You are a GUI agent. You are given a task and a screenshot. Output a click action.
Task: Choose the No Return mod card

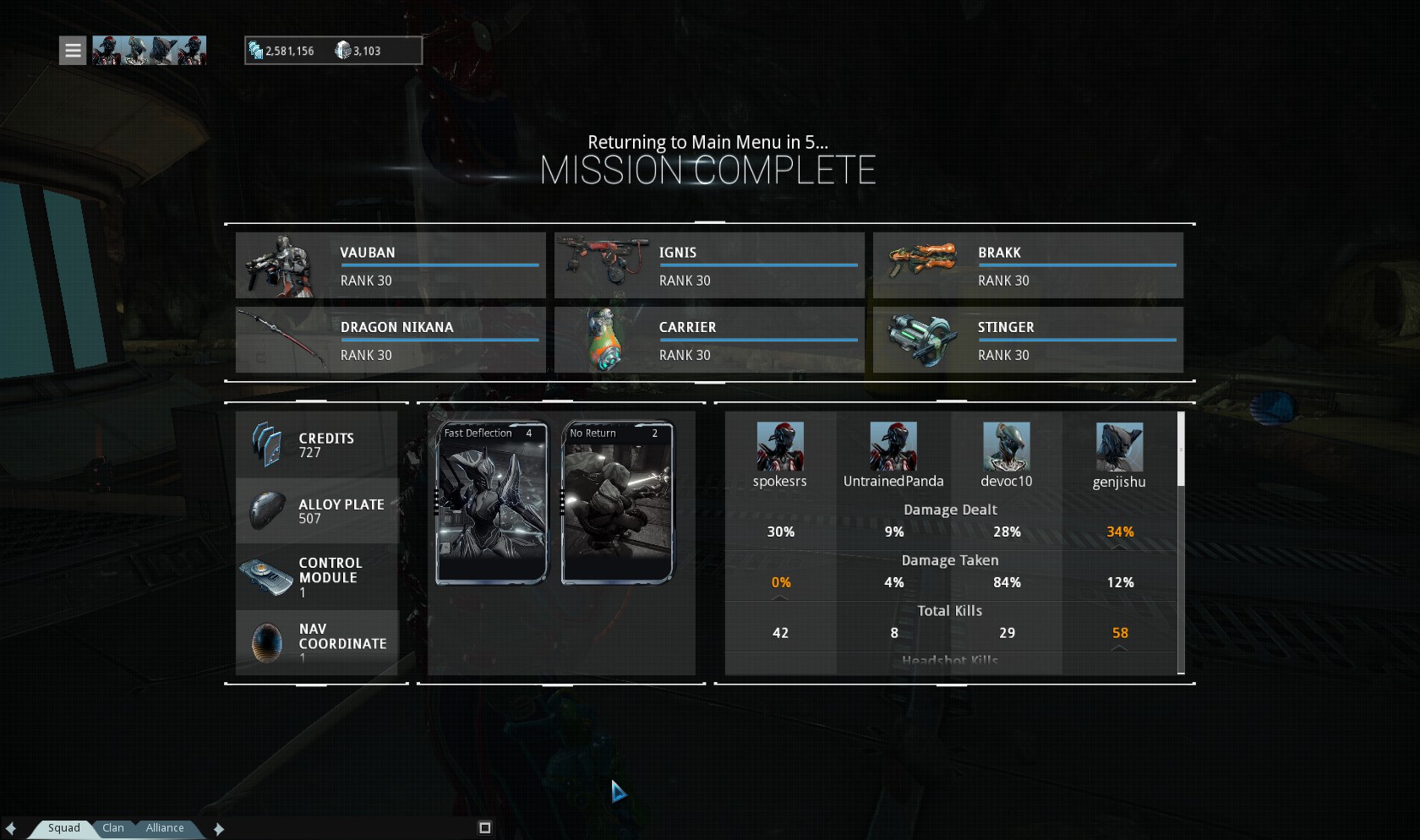pyautogui.click(x=617, y=503)
